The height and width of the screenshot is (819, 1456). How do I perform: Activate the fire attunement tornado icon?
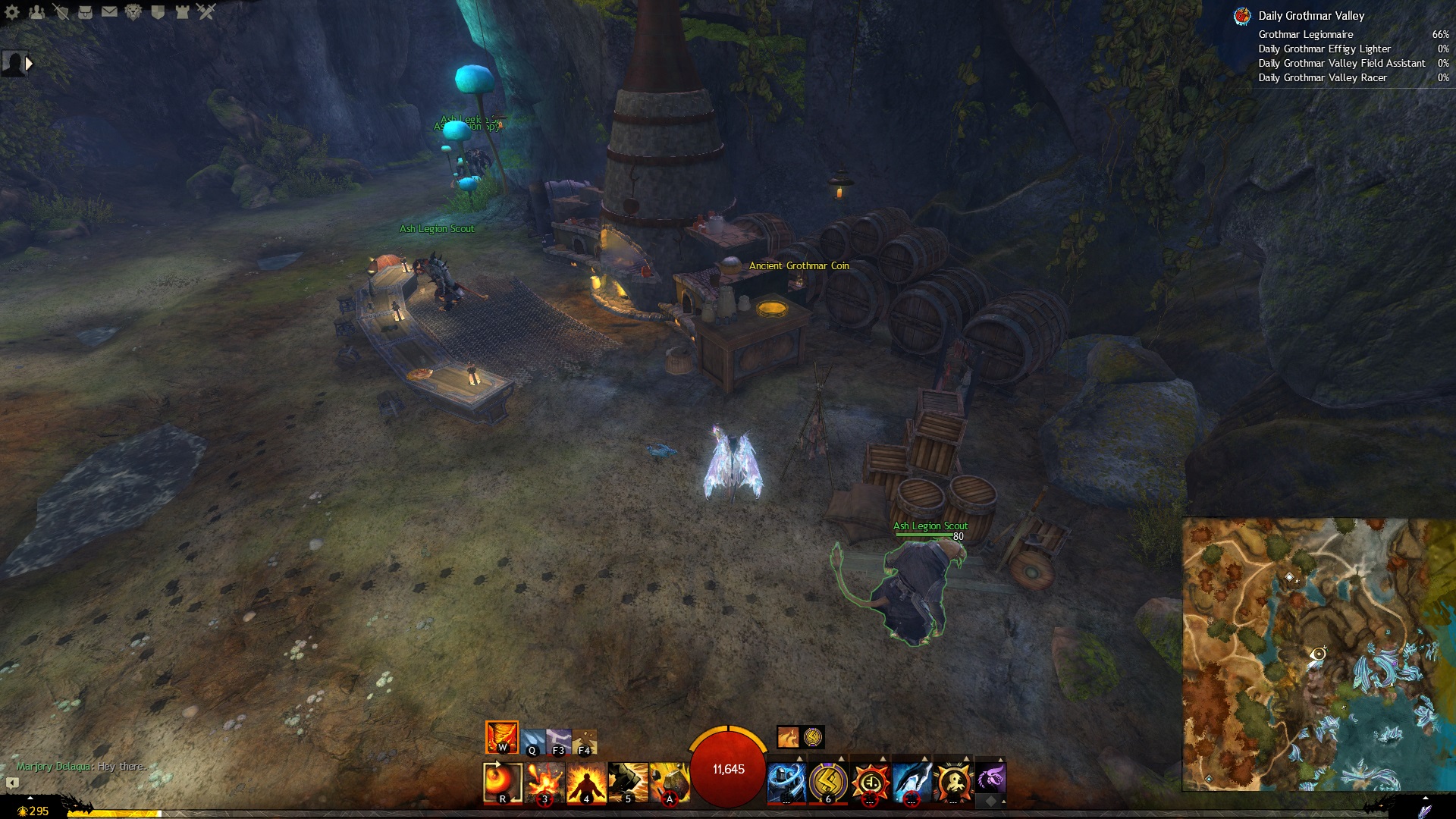tap(501, 737)
